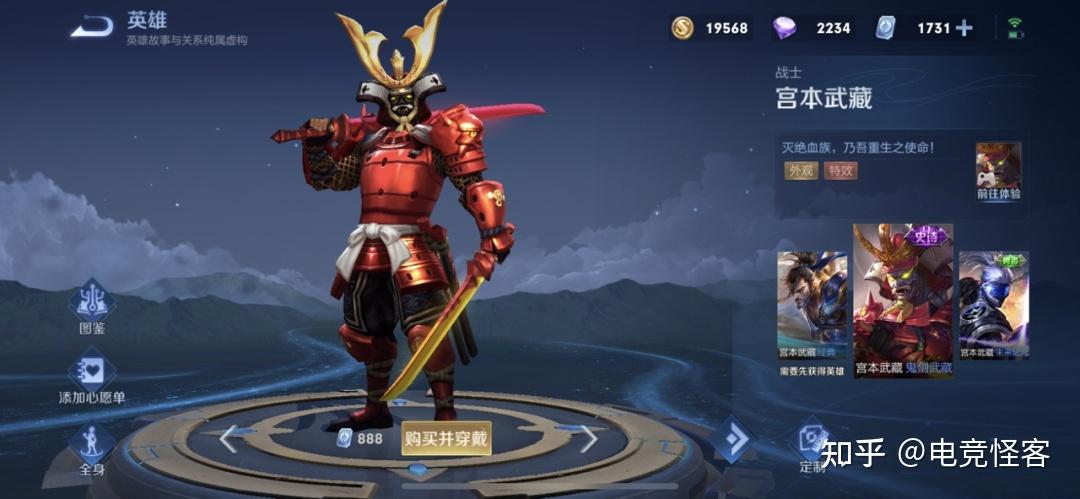Open the 图鉴 codex icon
This screenshot has height=499, width=1080.
pos(92,303)
